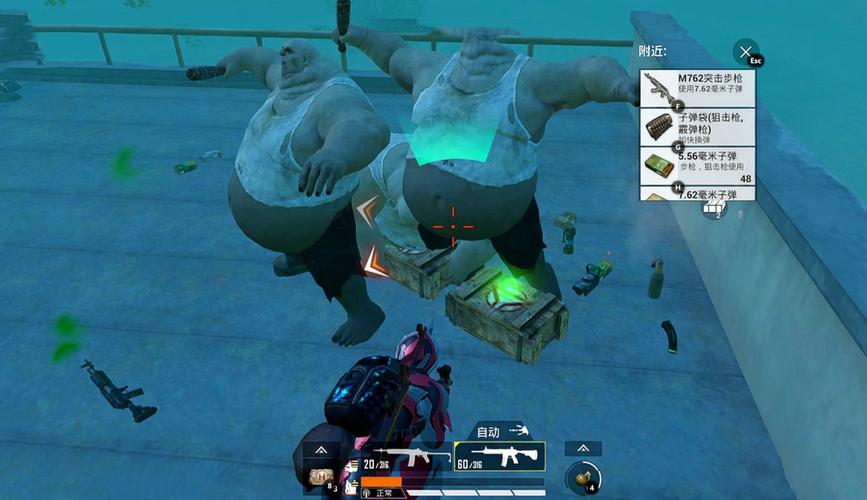Expand the healing items list arrow
Screen dimensions: 867x500
click(321, 451)
